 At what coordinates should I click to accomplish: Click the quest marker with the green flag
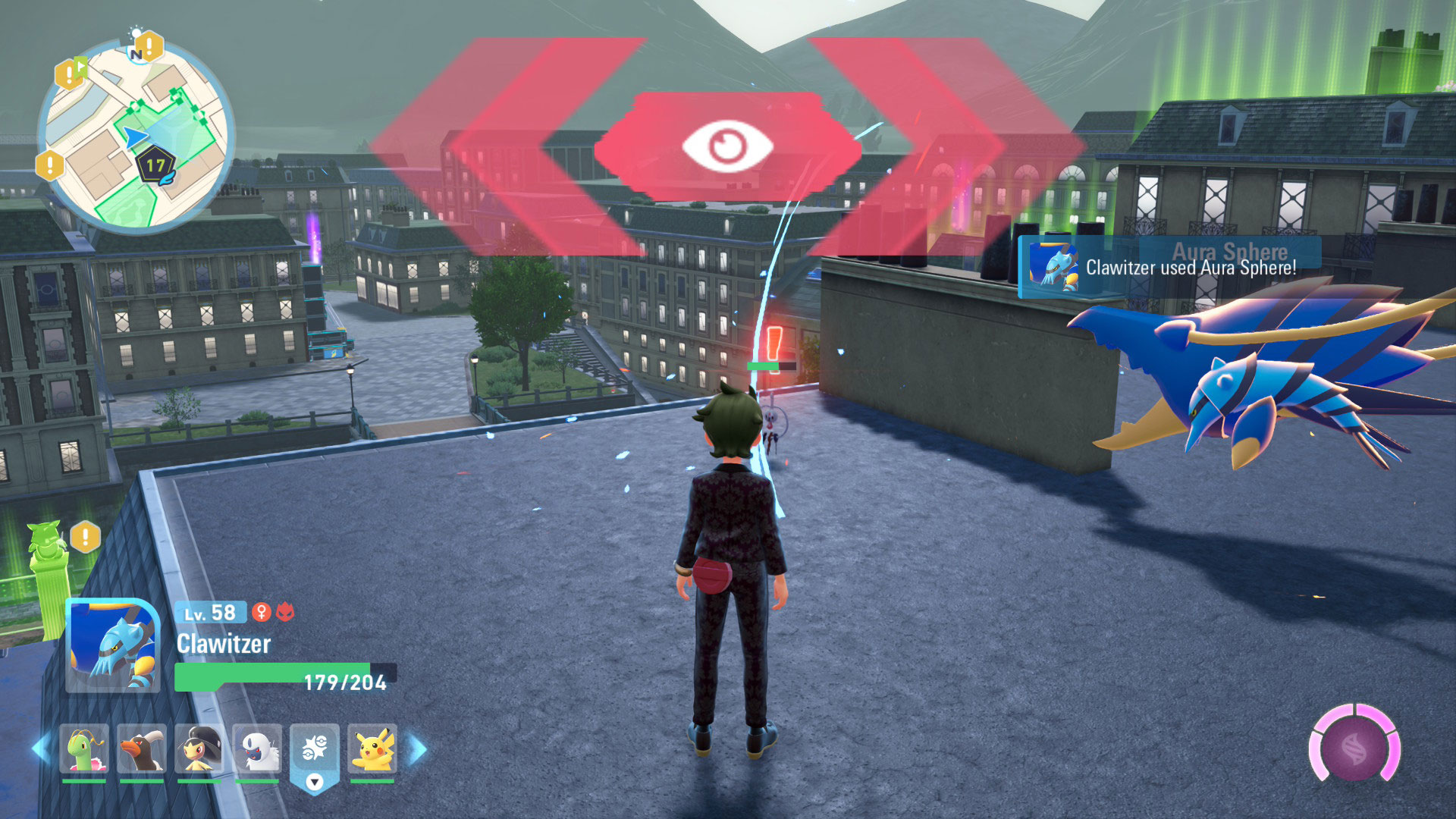[70, 73]
